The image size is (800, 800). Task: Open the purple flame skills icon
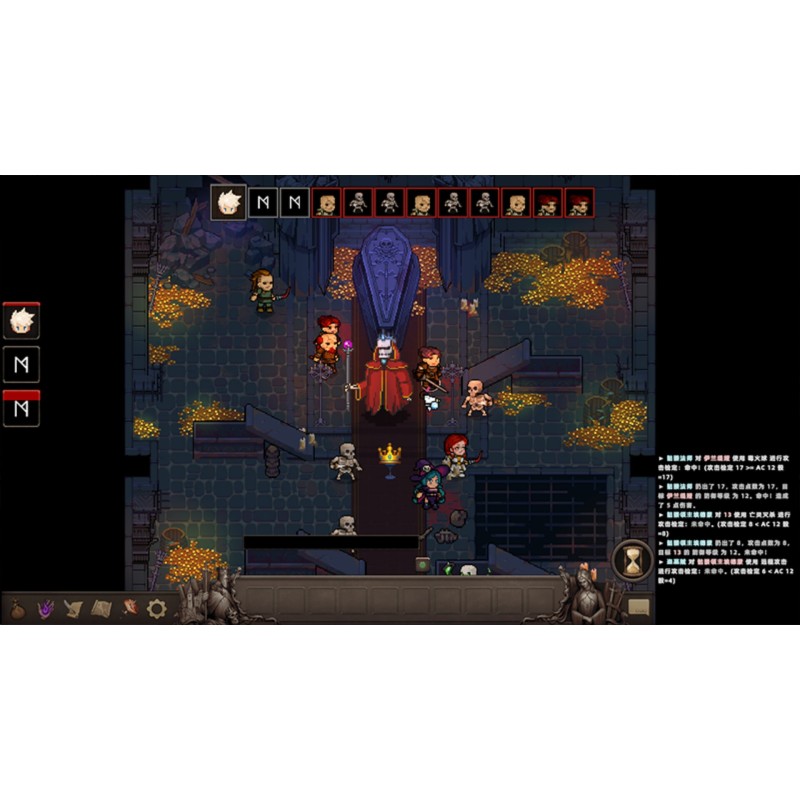pos(46,608)
